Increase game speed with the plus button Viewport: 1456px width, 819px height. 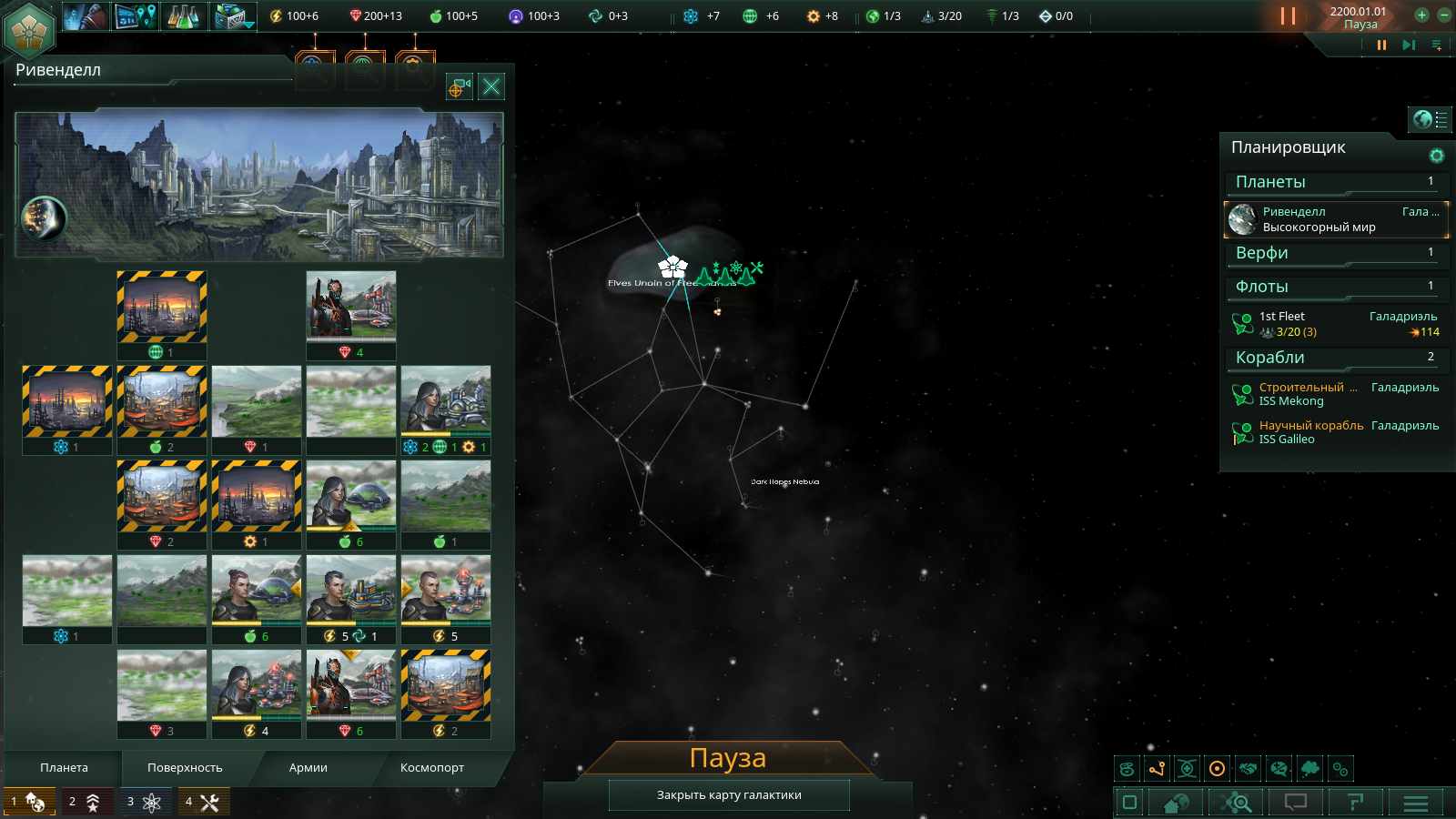point(1421,15)
